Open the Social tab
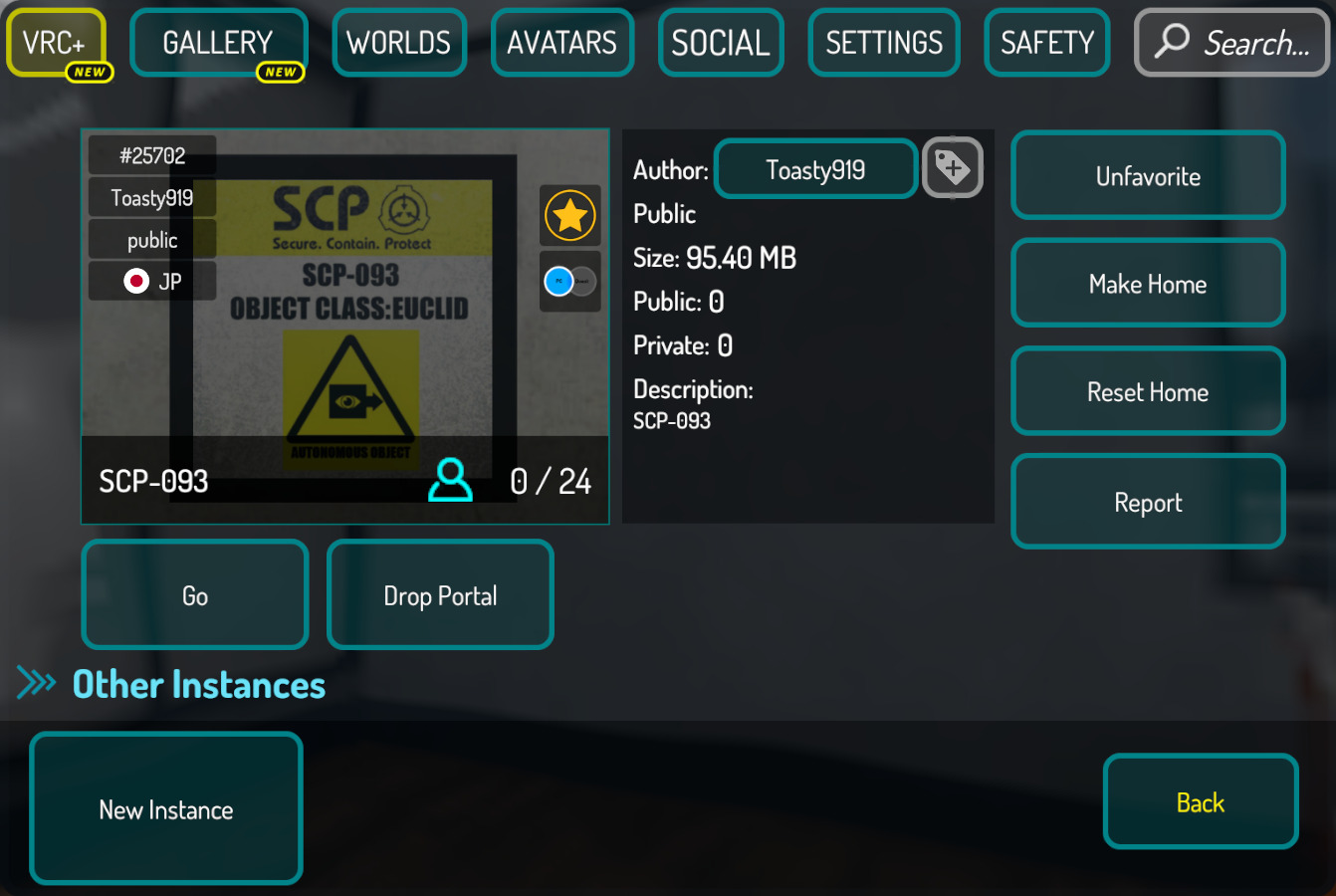The width and height of the screenshot is (1336, 896). point(721,43)
